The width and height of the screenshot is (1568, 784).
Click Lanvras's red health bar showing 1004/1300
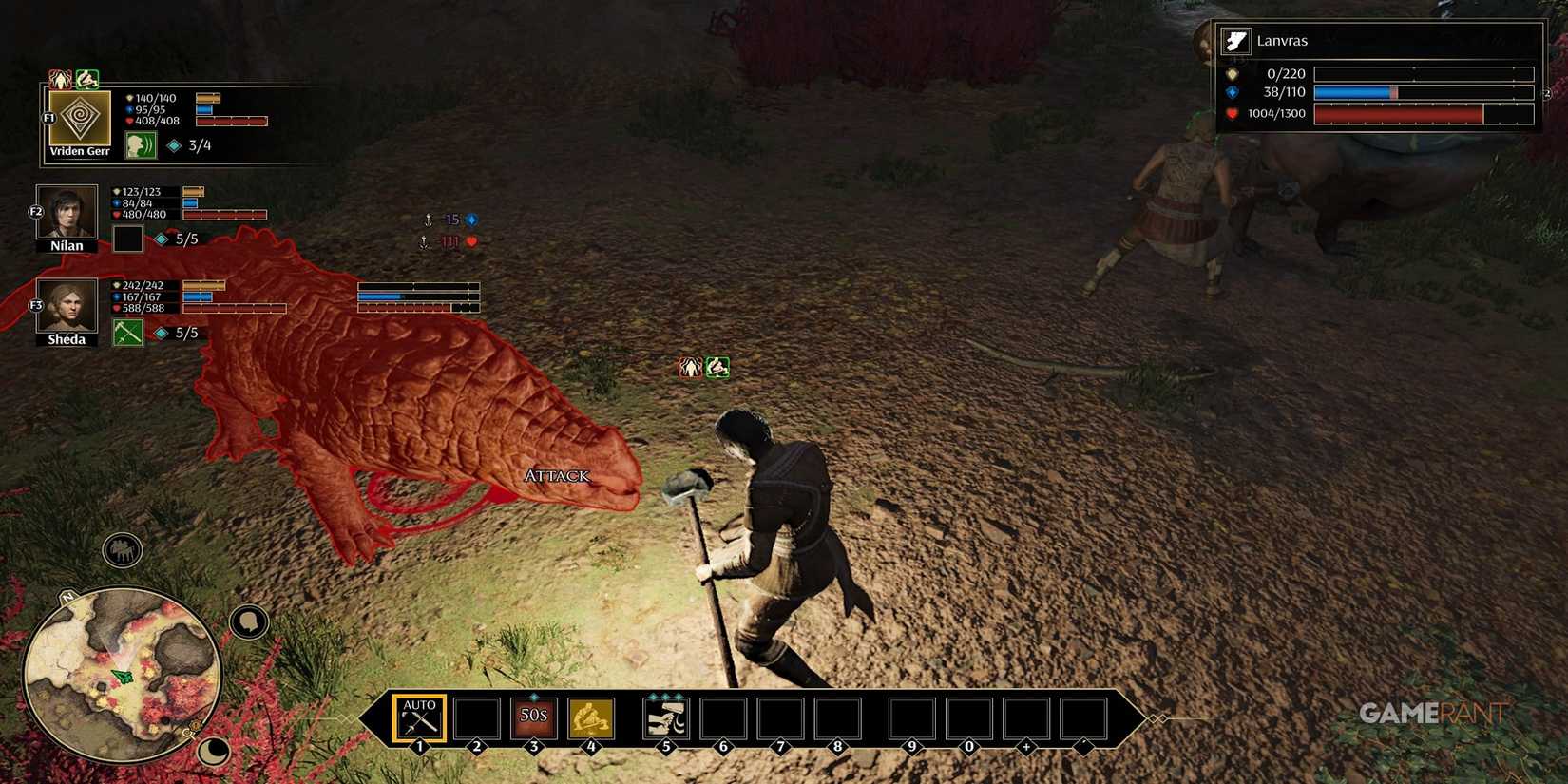point(1423,112)
